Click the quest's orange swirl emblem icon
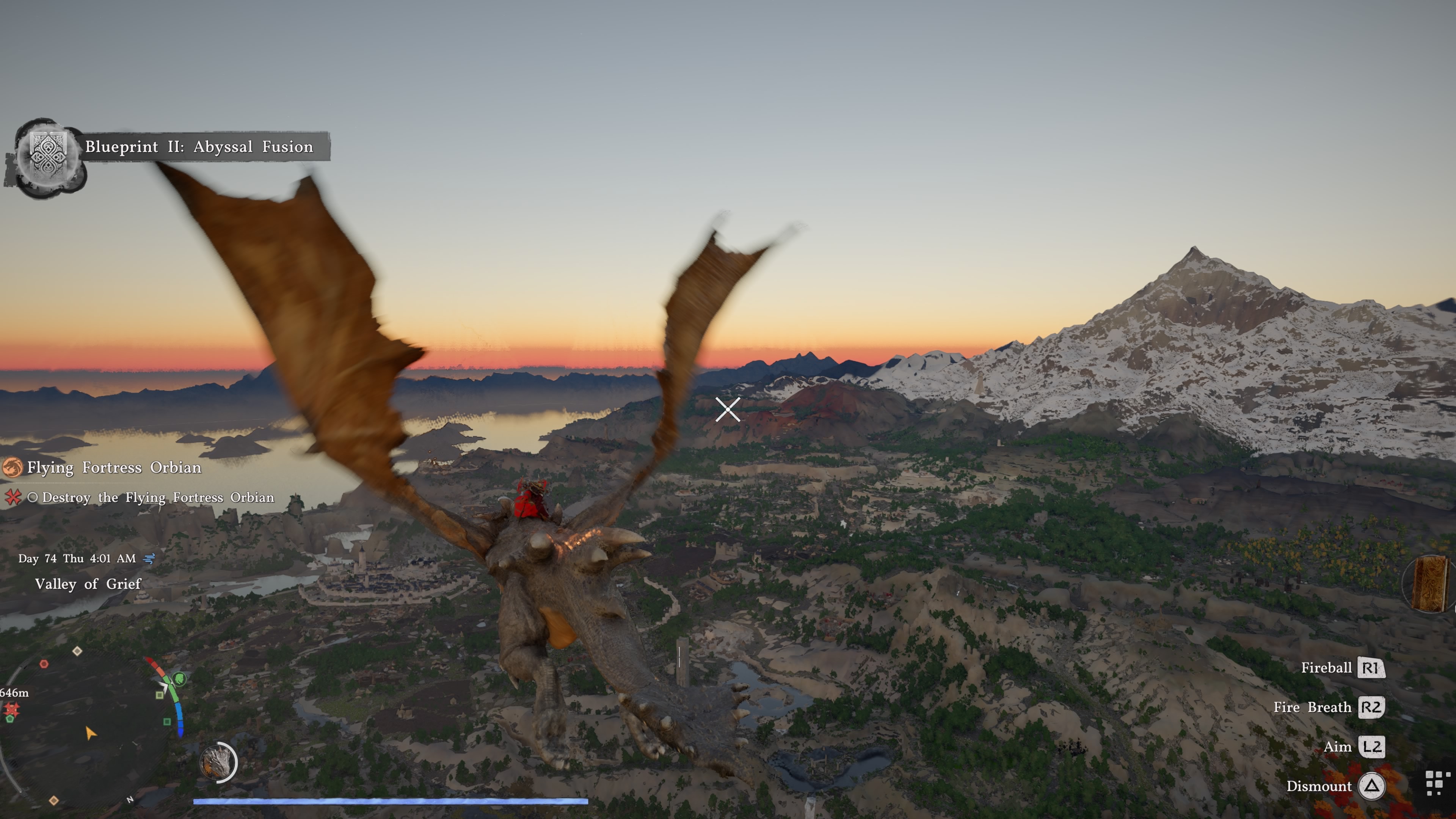This screenshot has width=1456, height=819. coord(12,468)
